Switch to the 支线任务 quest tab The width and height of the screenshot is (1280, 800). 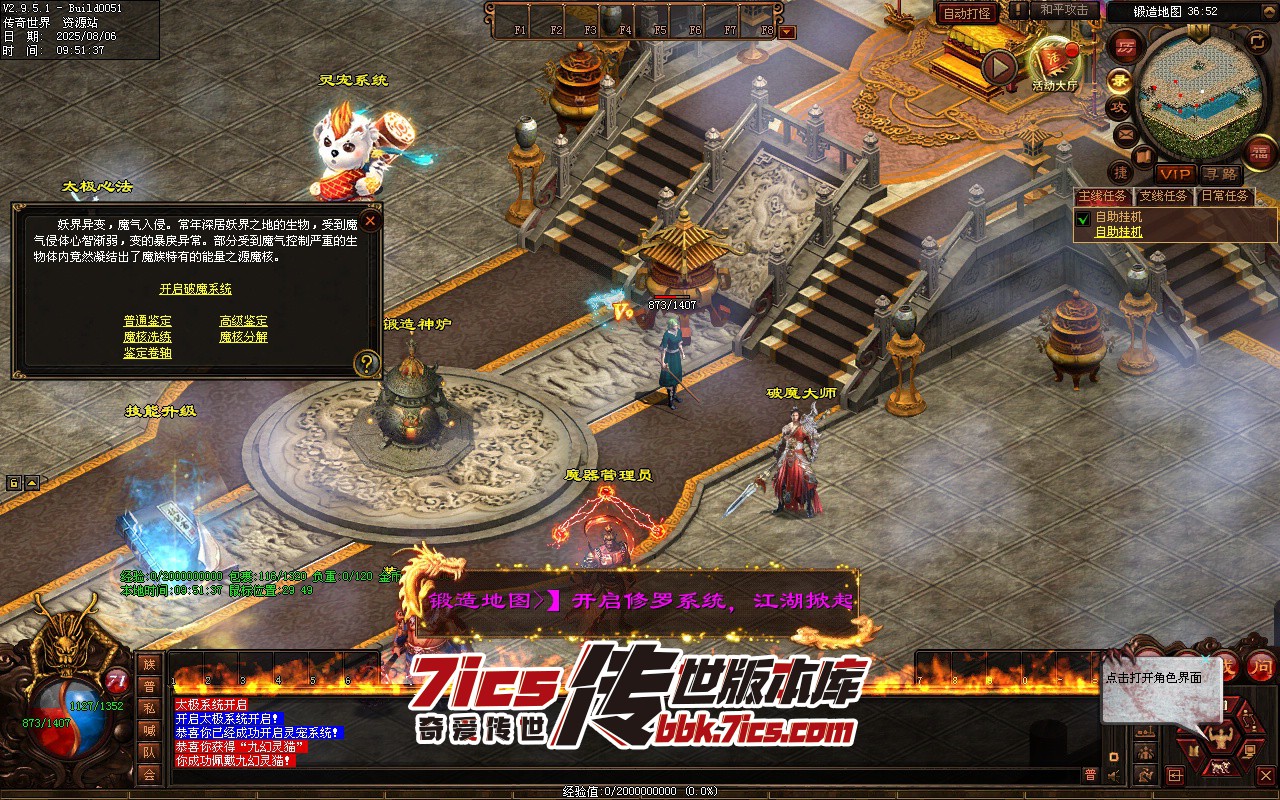point(1164,196)
